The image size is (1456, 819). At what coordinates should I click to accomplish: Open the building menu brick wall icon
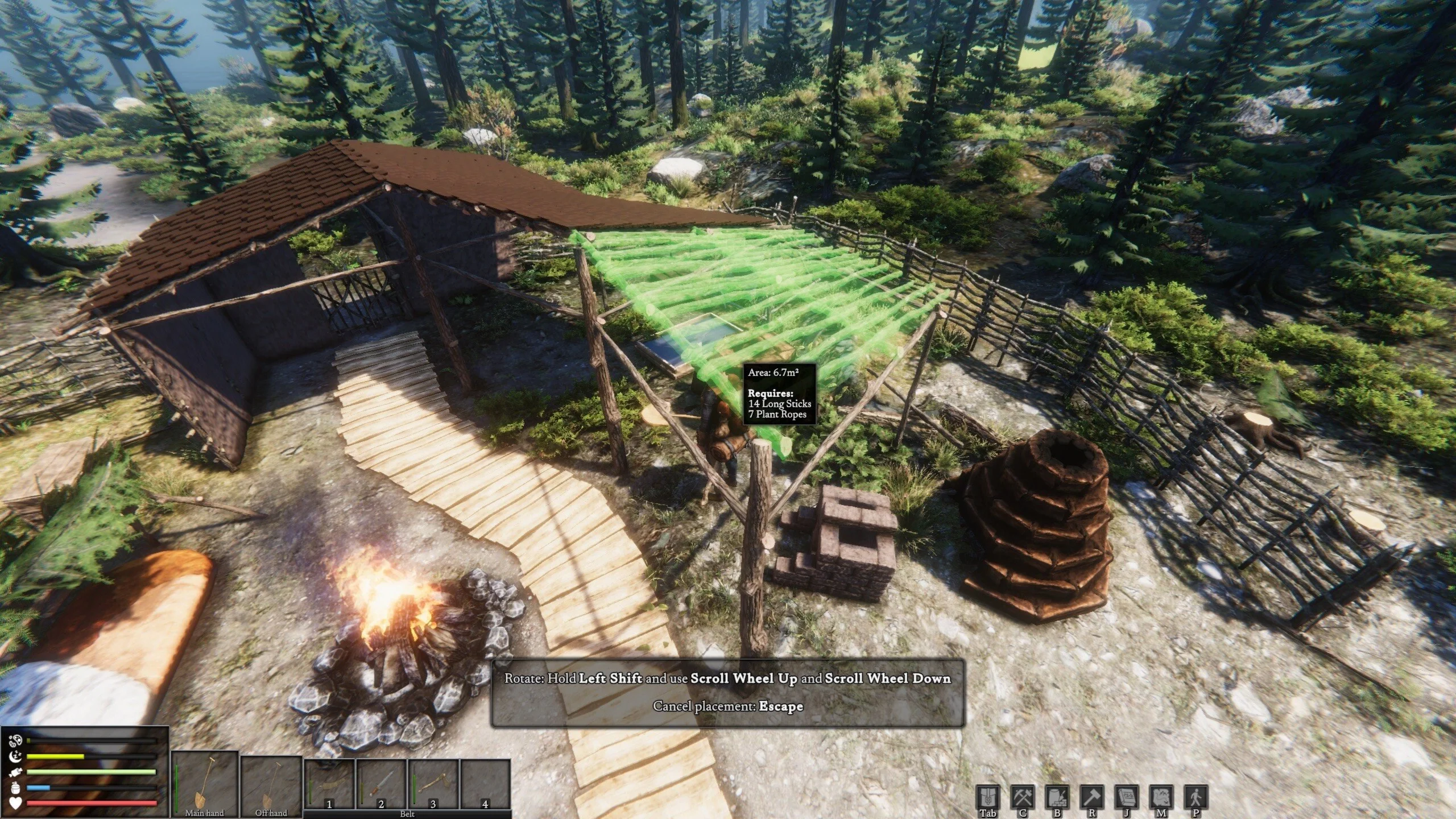point(1057,797)
